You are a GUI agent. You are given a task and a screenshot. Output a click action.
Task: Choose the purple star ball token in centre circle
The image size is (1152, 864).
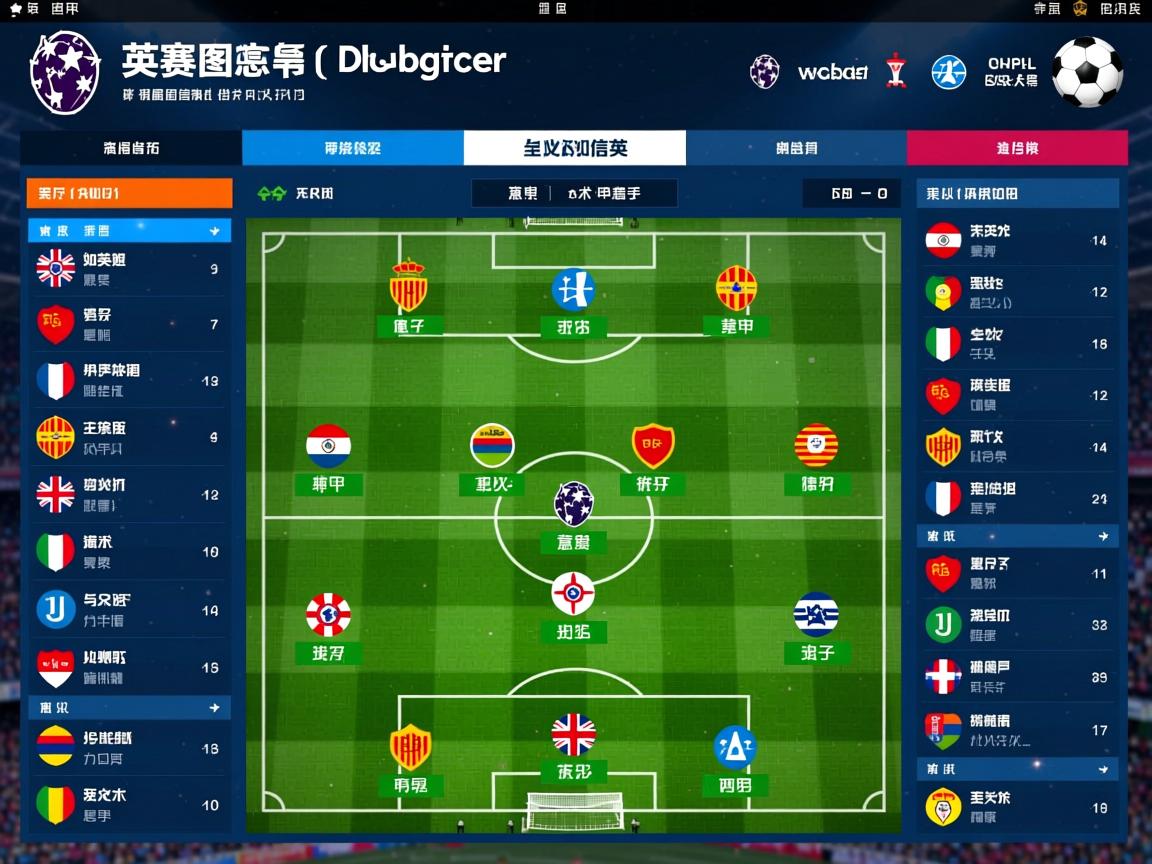point(574,503)
